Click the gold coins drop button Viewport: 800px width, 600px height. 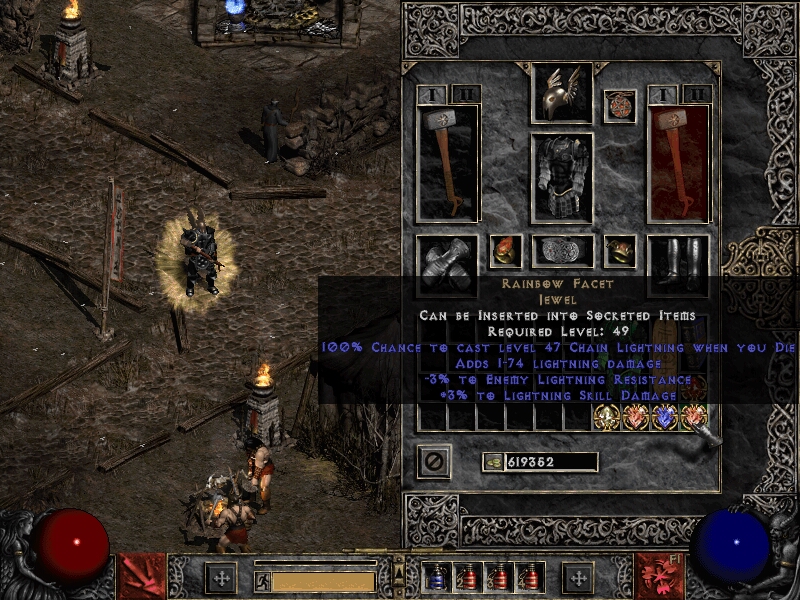(x=492, y=462)
